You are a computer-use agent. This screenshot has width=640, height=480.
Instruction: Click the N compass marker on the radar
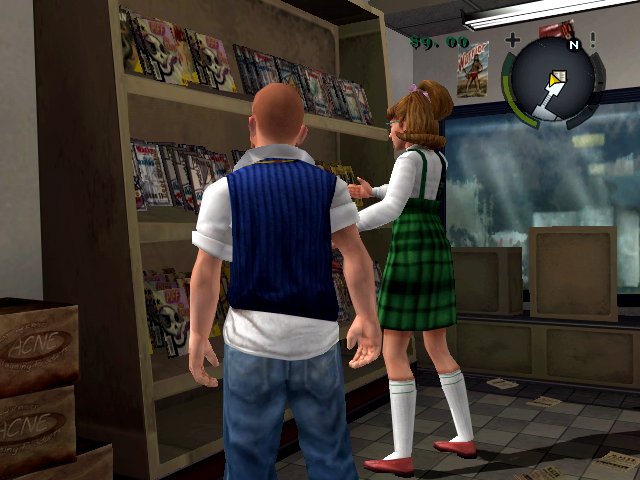573,45
